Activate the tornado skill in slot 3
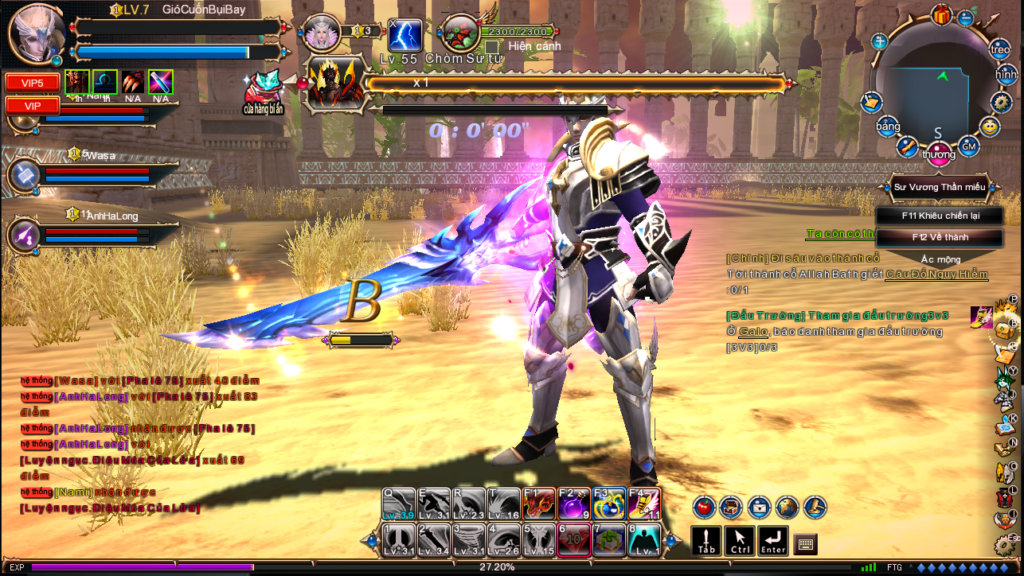This screenshot has height=576, width=1024. [470, 540]
